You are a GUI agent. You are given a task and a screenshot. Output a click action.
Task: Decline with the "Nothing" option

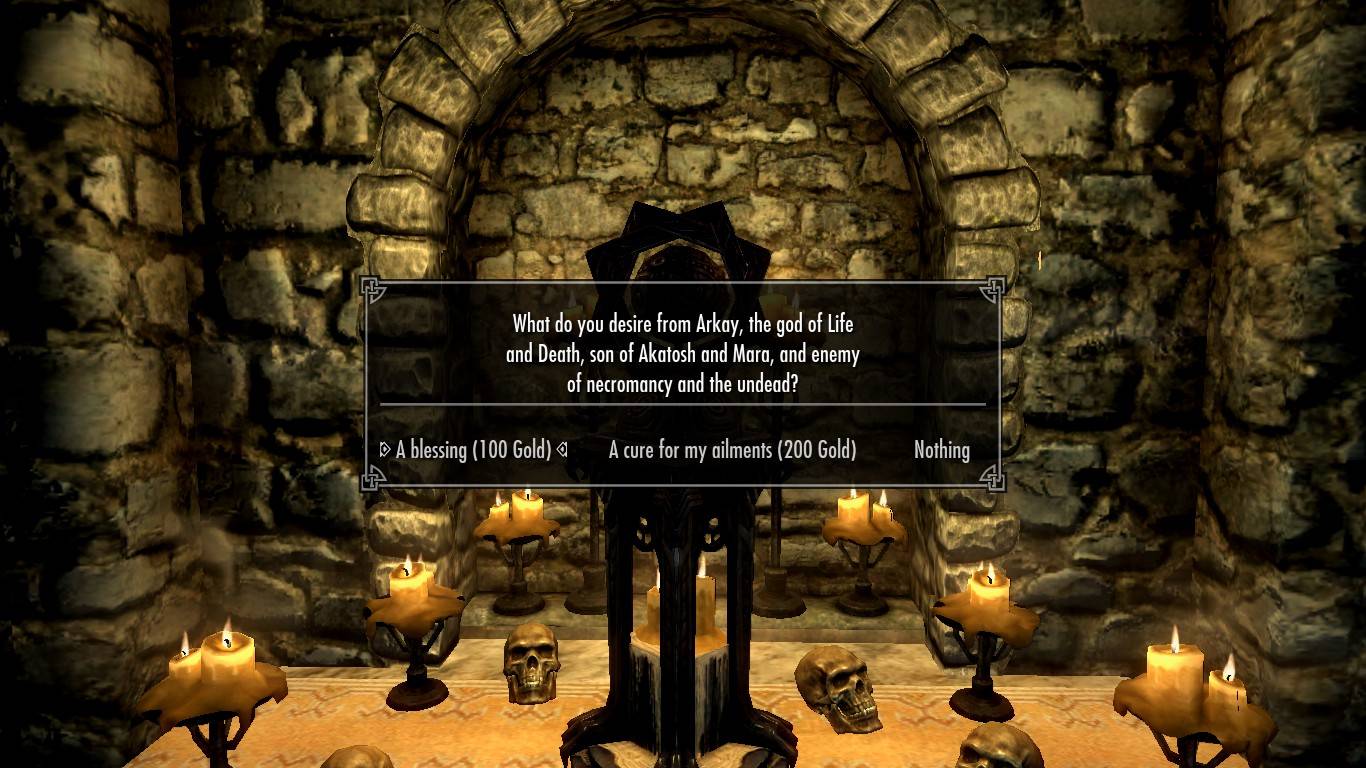pyautogui.click(x=941, y=450)
